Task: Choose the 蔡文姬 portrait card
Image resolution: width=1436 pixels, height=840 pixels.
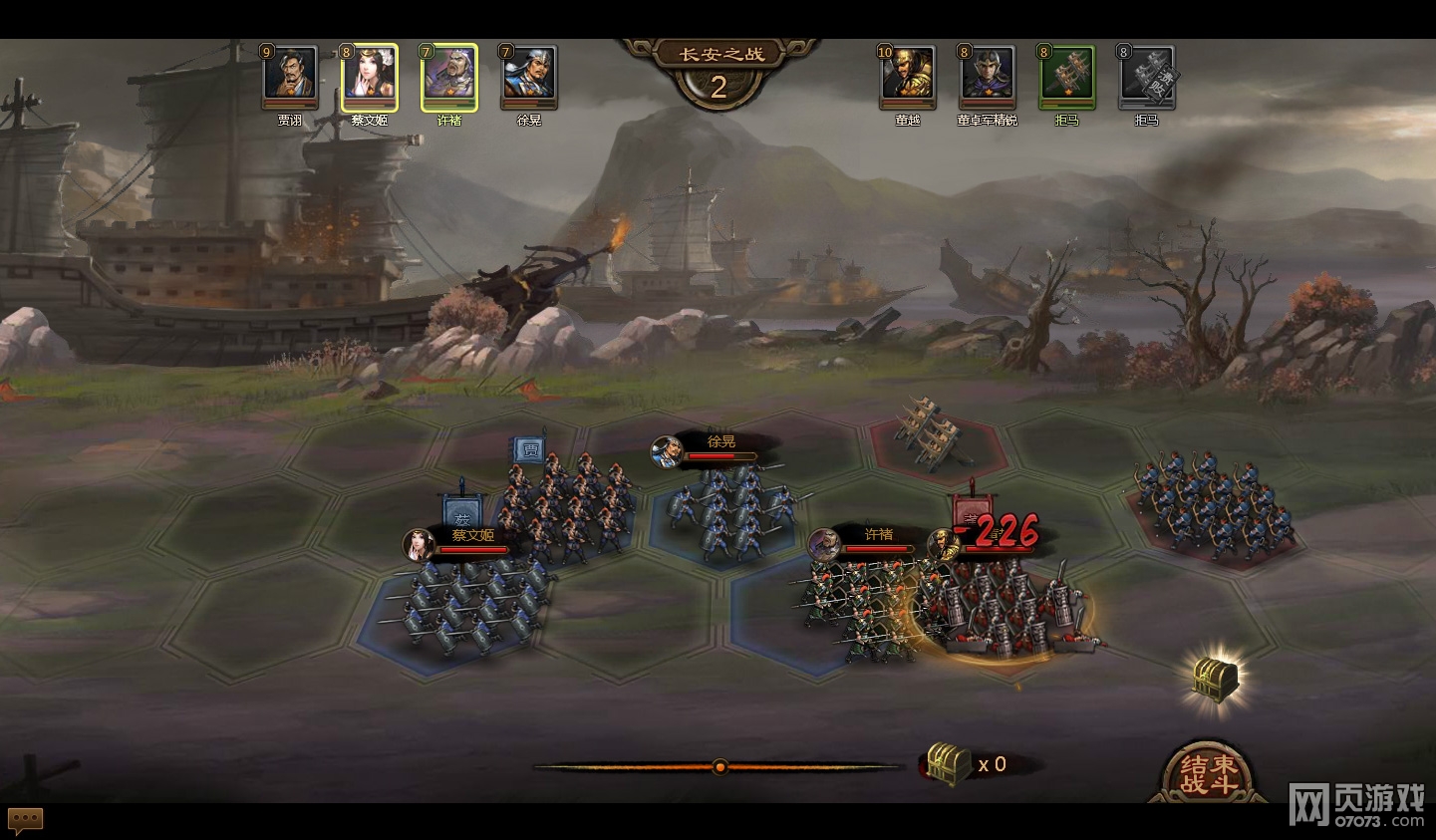Action: tap(370, 76)
